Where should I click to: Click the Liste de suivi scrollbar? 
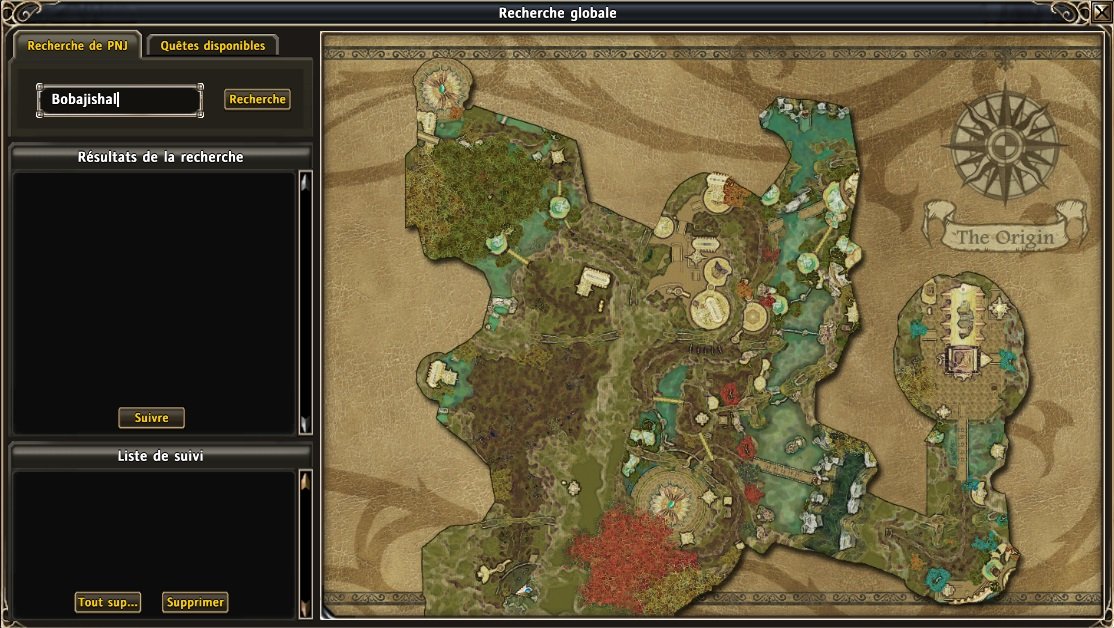tap(306, 543)
